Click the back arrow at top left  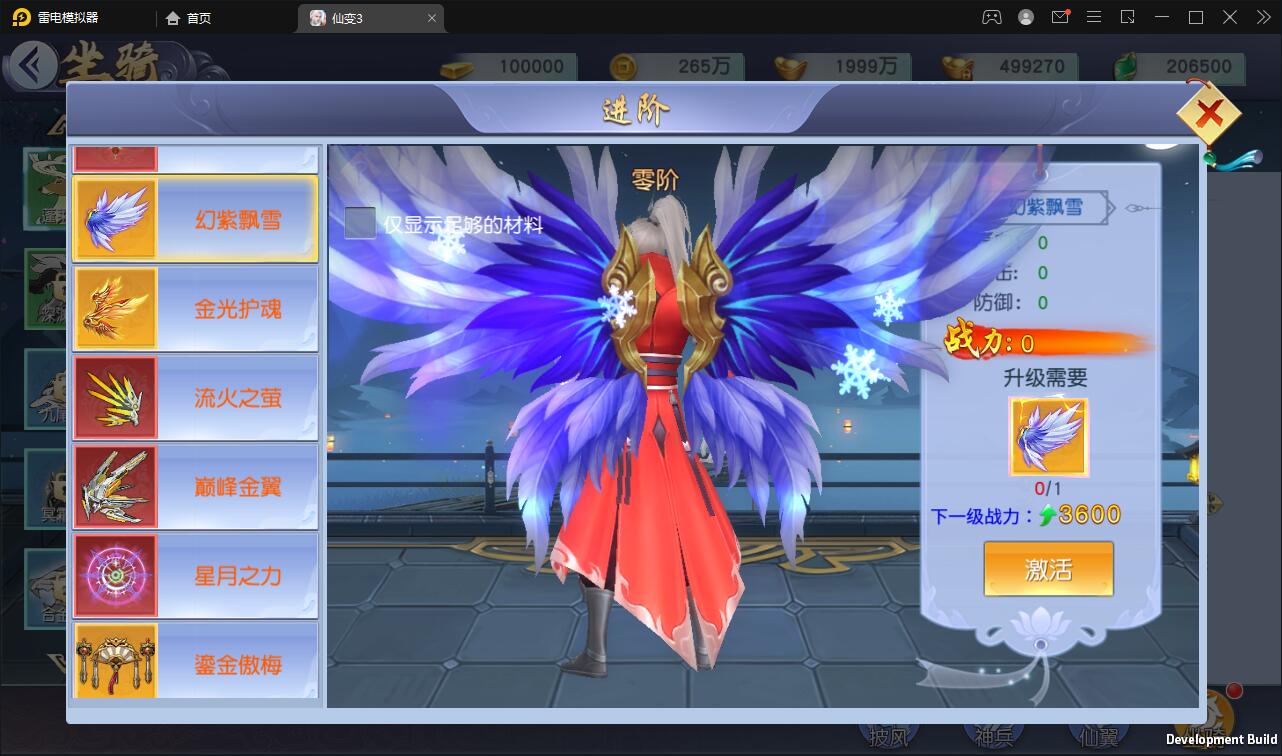(x=33, y=66)
